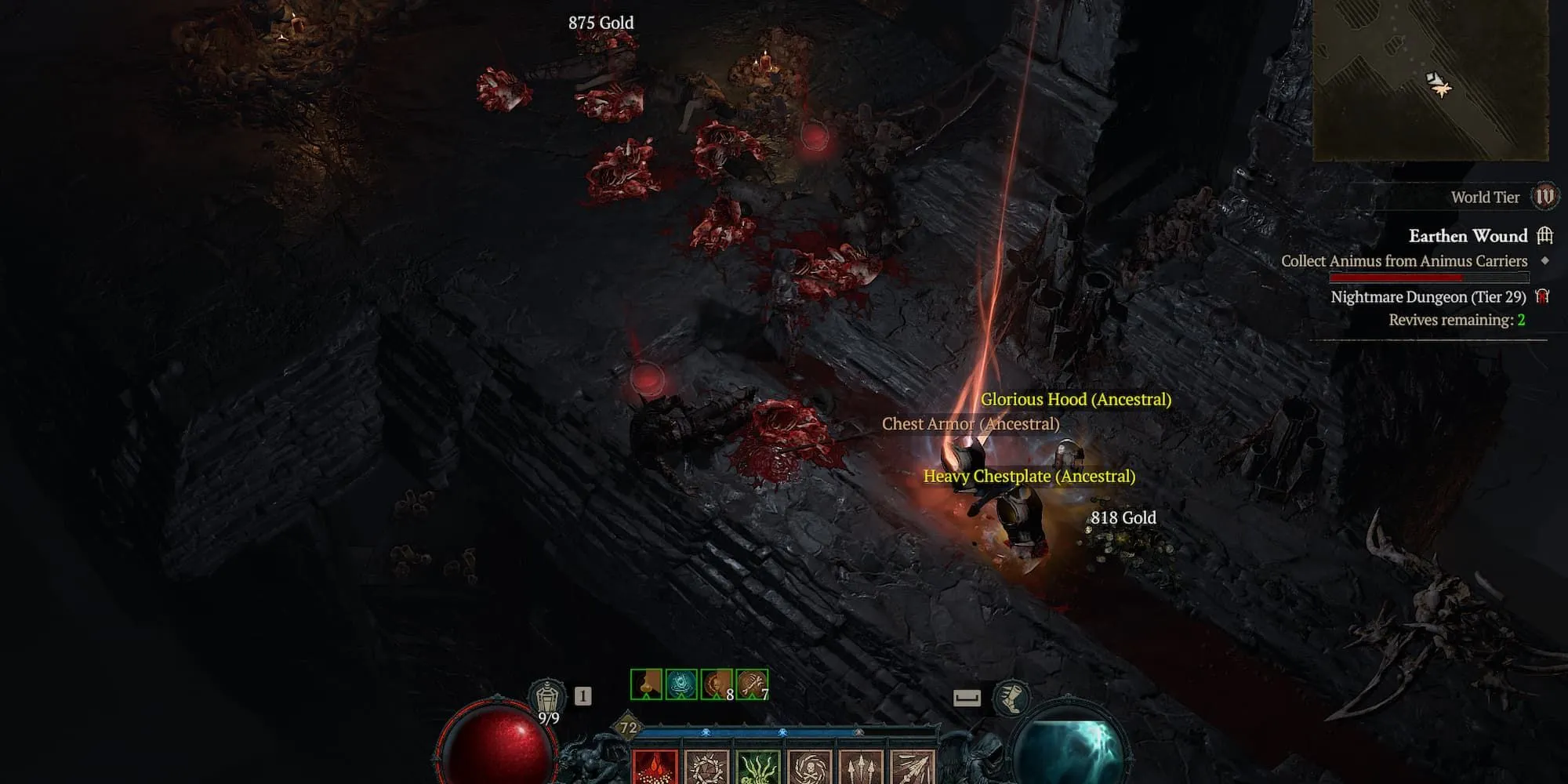Select the Earthen Wound dungeon tracker title
The width and height of the screenshot is (1568, 784).
tap(1468, 236)
